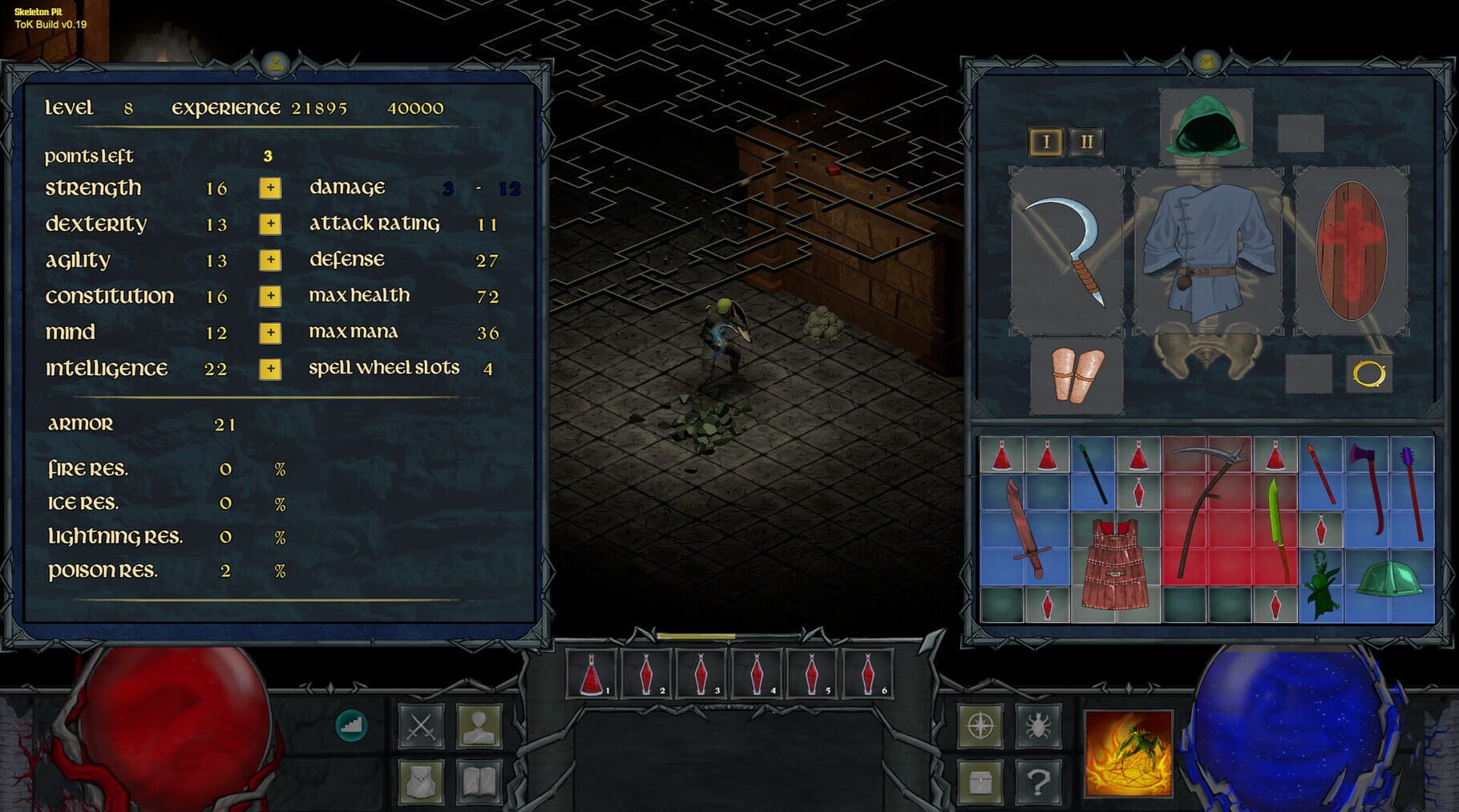Image resolution: width=1459 pixels, height=812 pixels.
Task: Click the flaming demon spell icon
Action: pos(1129,752)
